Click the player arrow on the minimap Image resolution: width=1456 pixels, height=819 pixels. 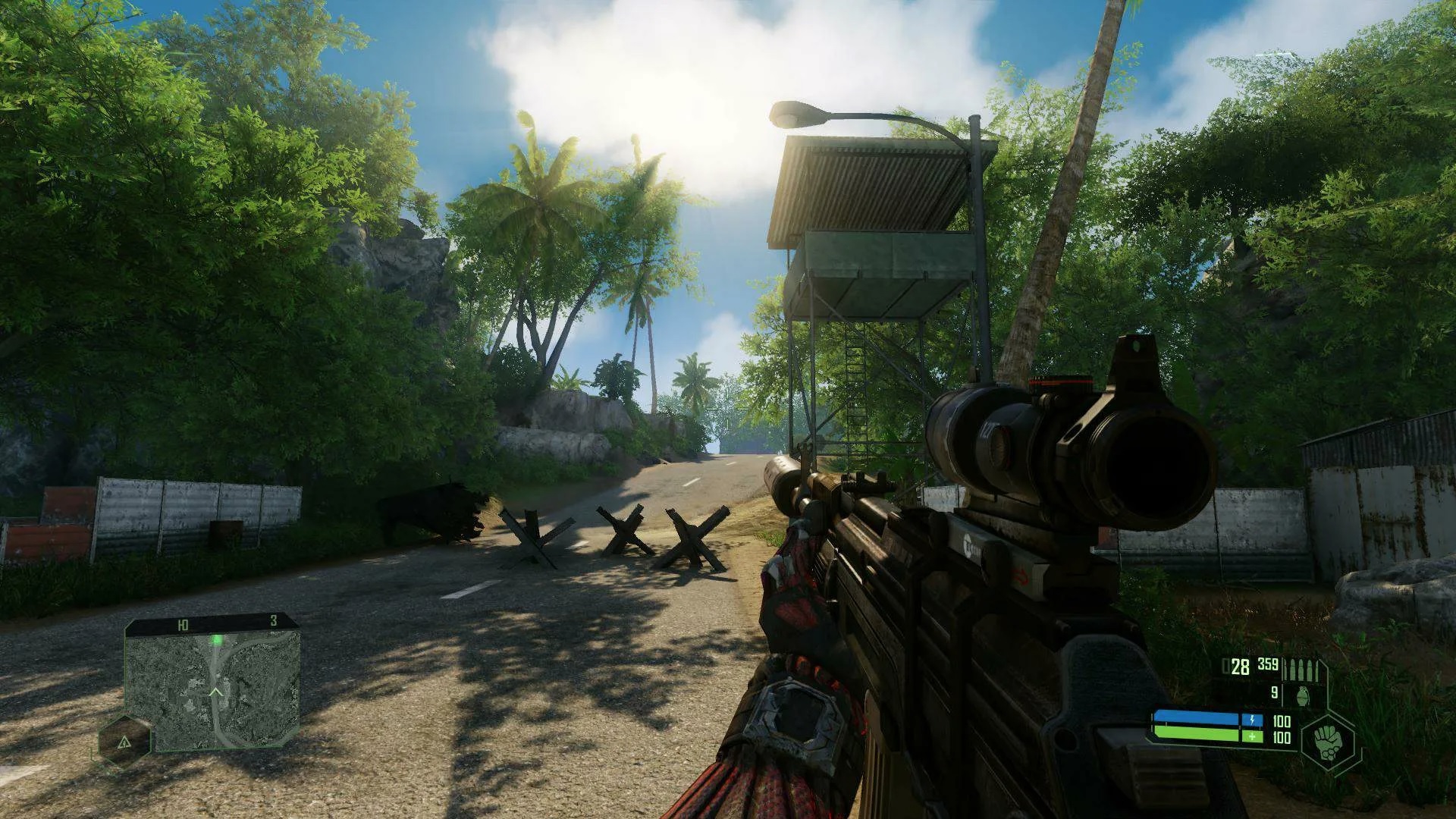[216, 692]
